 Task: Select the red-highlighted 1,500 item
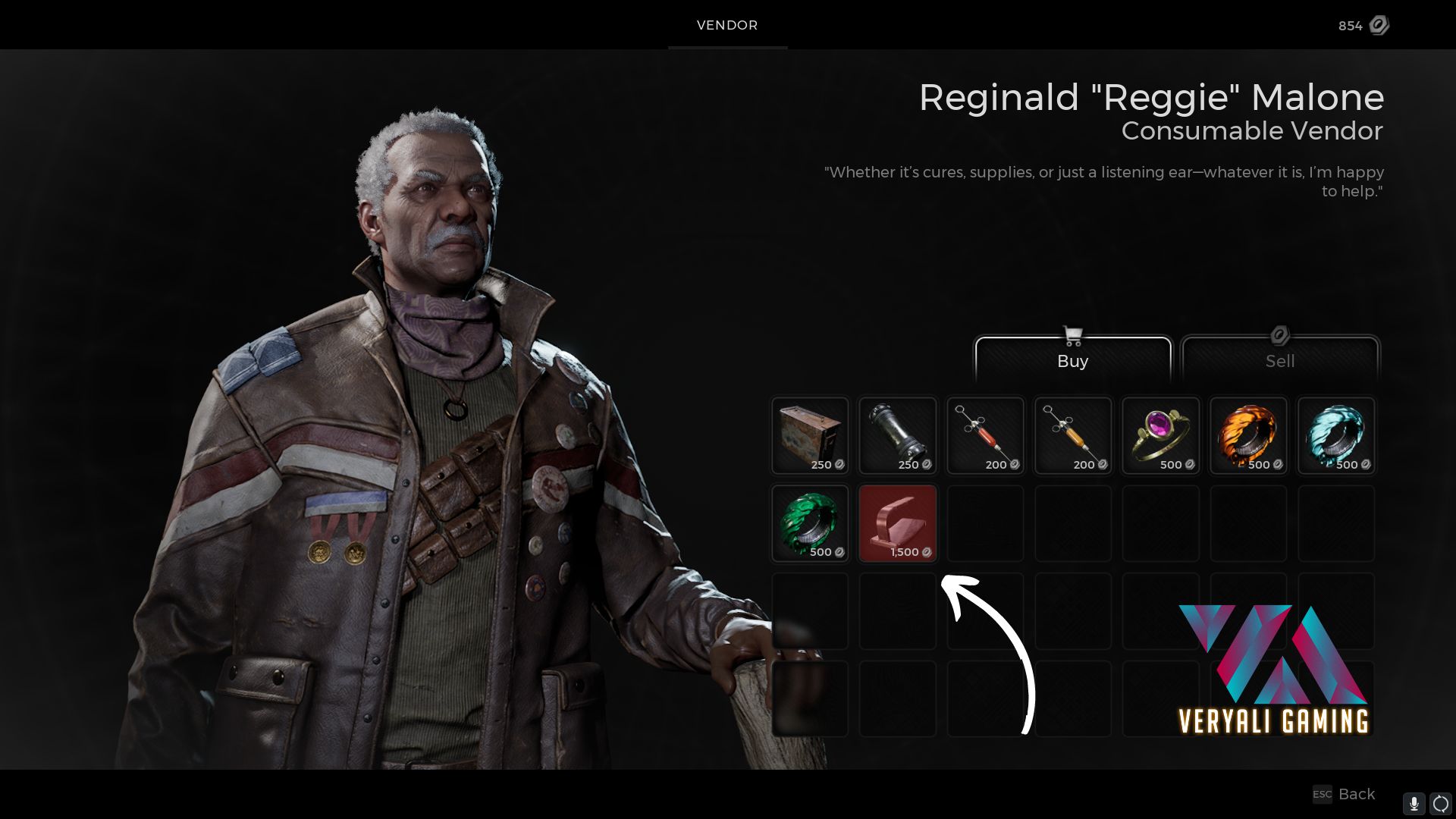897,523
